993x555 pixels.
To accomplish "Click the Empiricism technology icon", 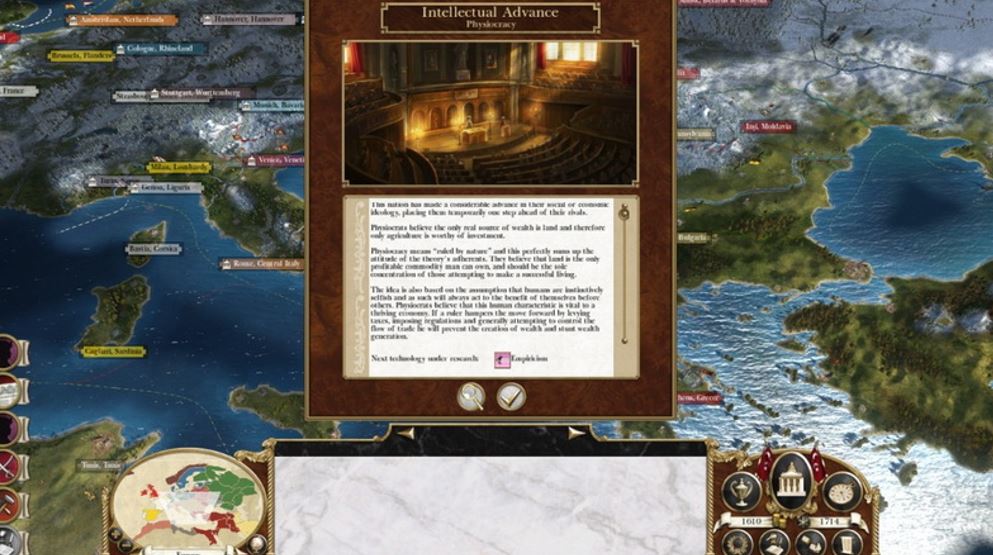I will tap(504, 360).
